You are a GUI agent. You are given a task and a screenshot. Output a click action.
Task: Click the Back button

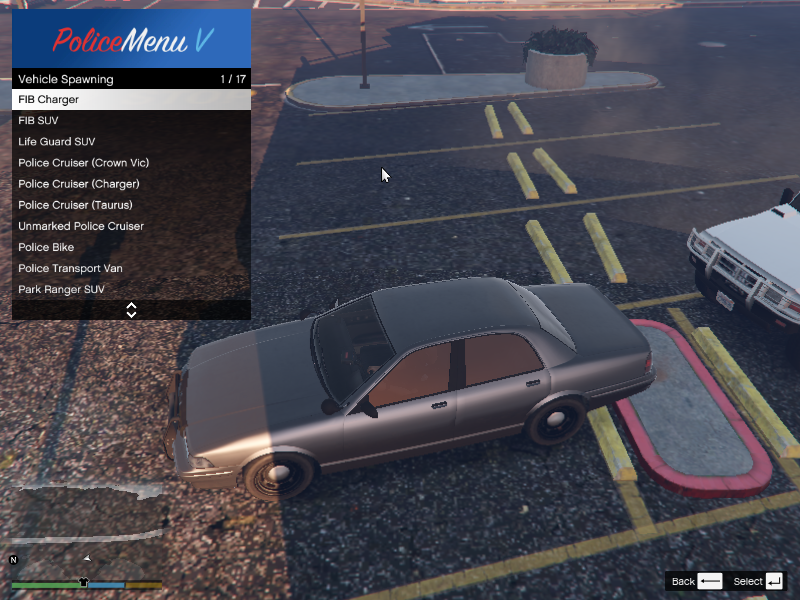tap(697, 581)
